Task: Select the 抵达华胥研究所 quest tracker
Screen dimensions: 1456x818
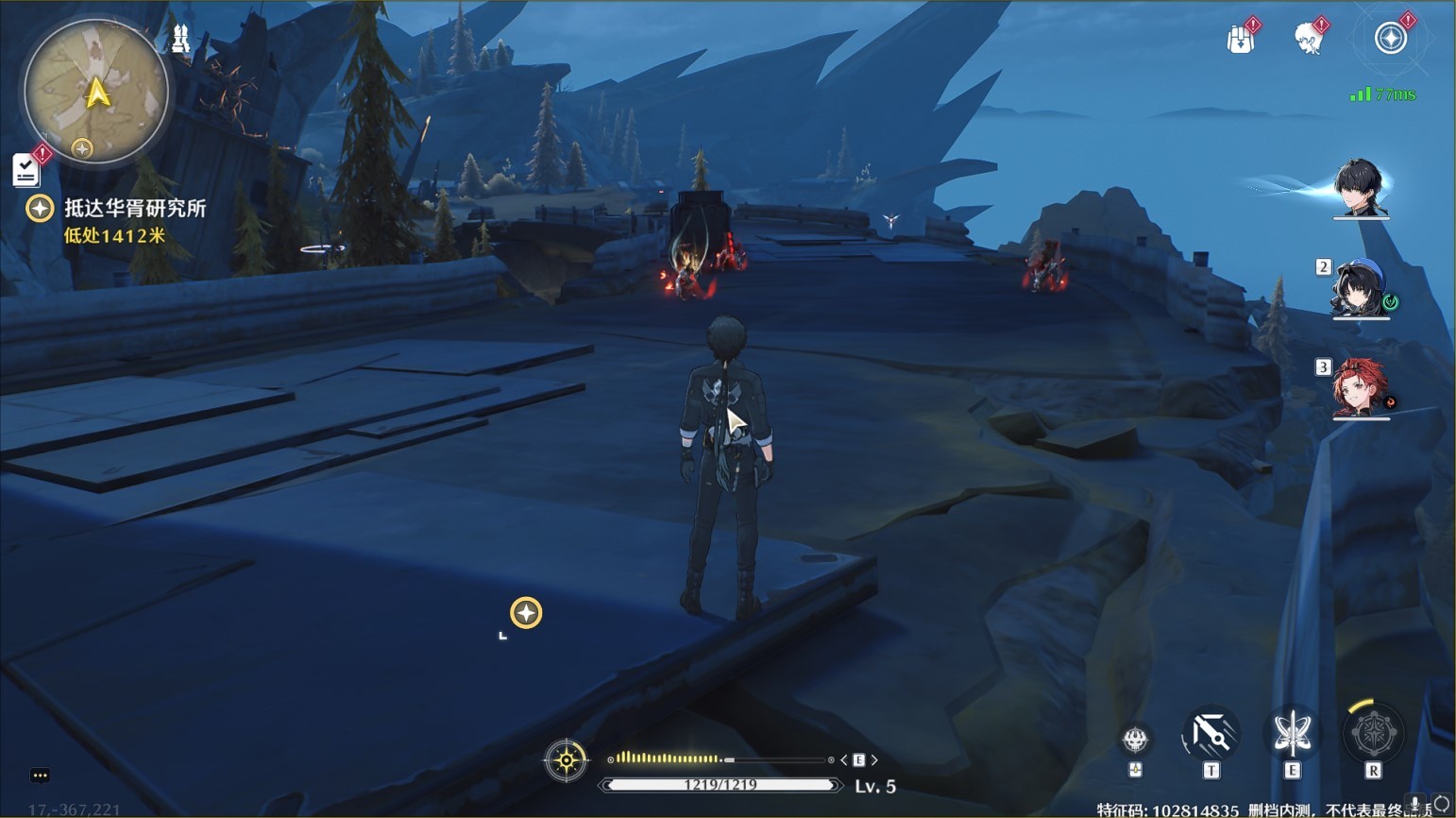Action: pos(134,209)
